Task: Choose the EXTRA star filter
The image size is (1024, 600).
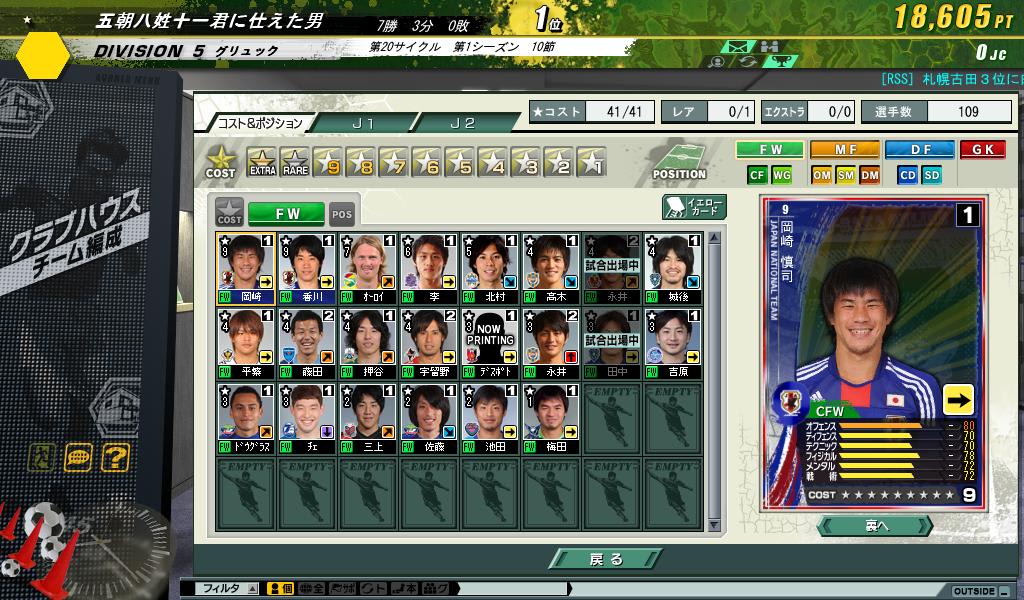Action: [x=262, y=161]
